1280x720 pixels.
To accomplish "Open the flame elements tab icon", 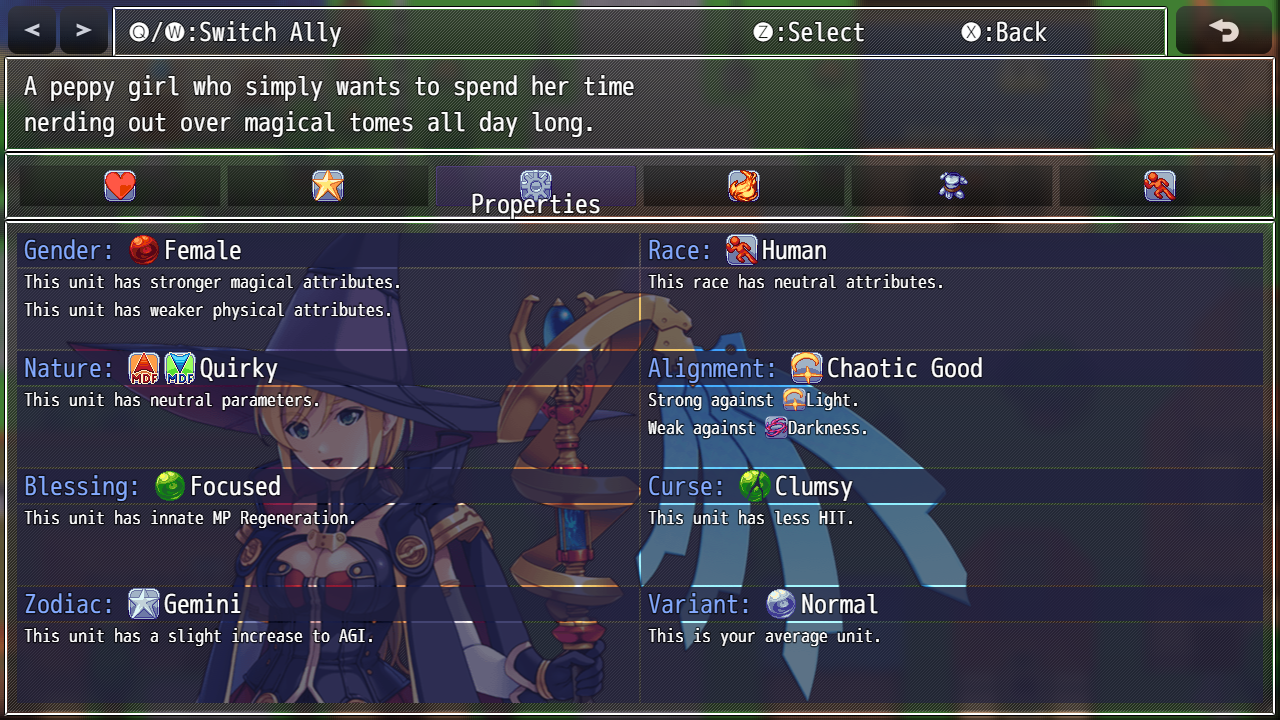I will coord(744,185).
